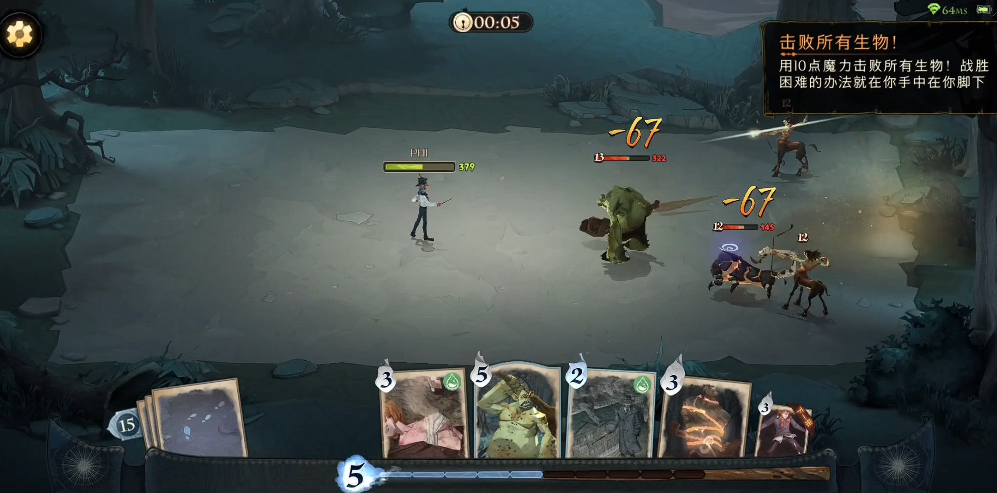Select the 3-cost fiery glowing spell card
The height and width of the screenshot is (493, 997).
coord(704,418)
